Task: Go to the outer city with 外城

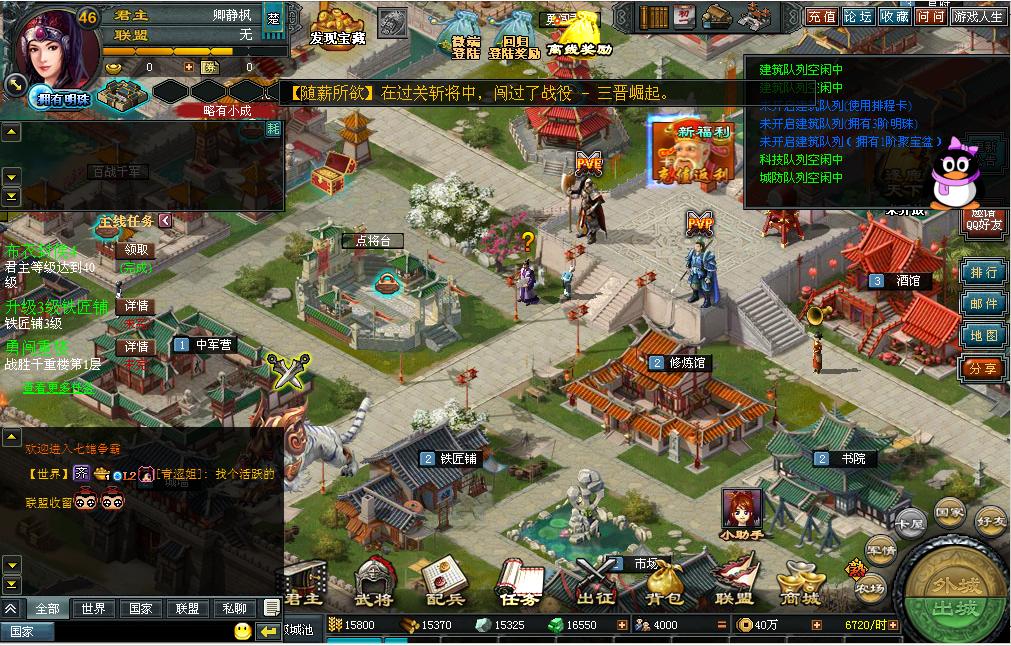Action: click(951, 583)
